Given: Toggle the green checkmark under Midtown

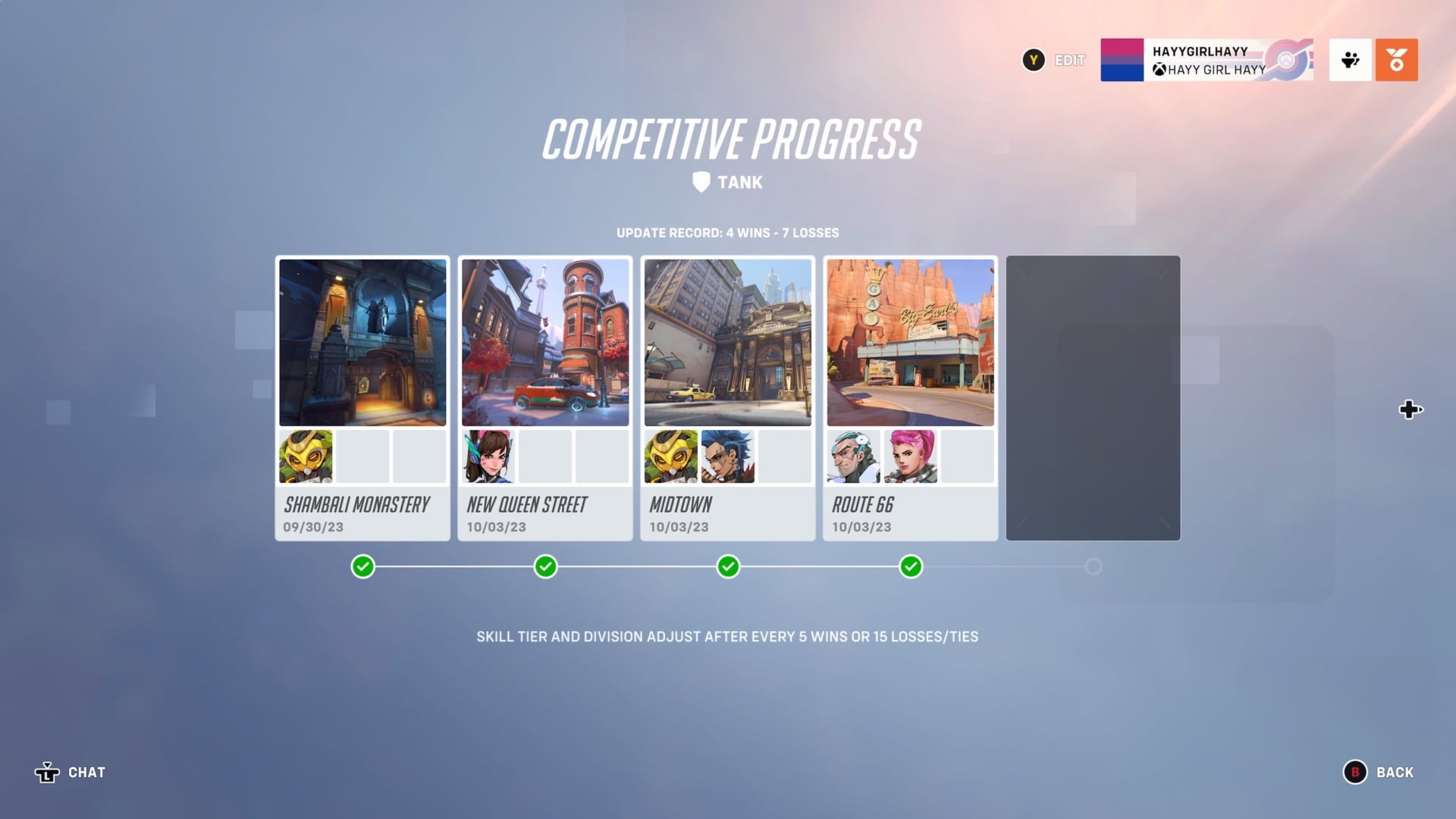Looking at the screenshot, I should tap(727, 566).
